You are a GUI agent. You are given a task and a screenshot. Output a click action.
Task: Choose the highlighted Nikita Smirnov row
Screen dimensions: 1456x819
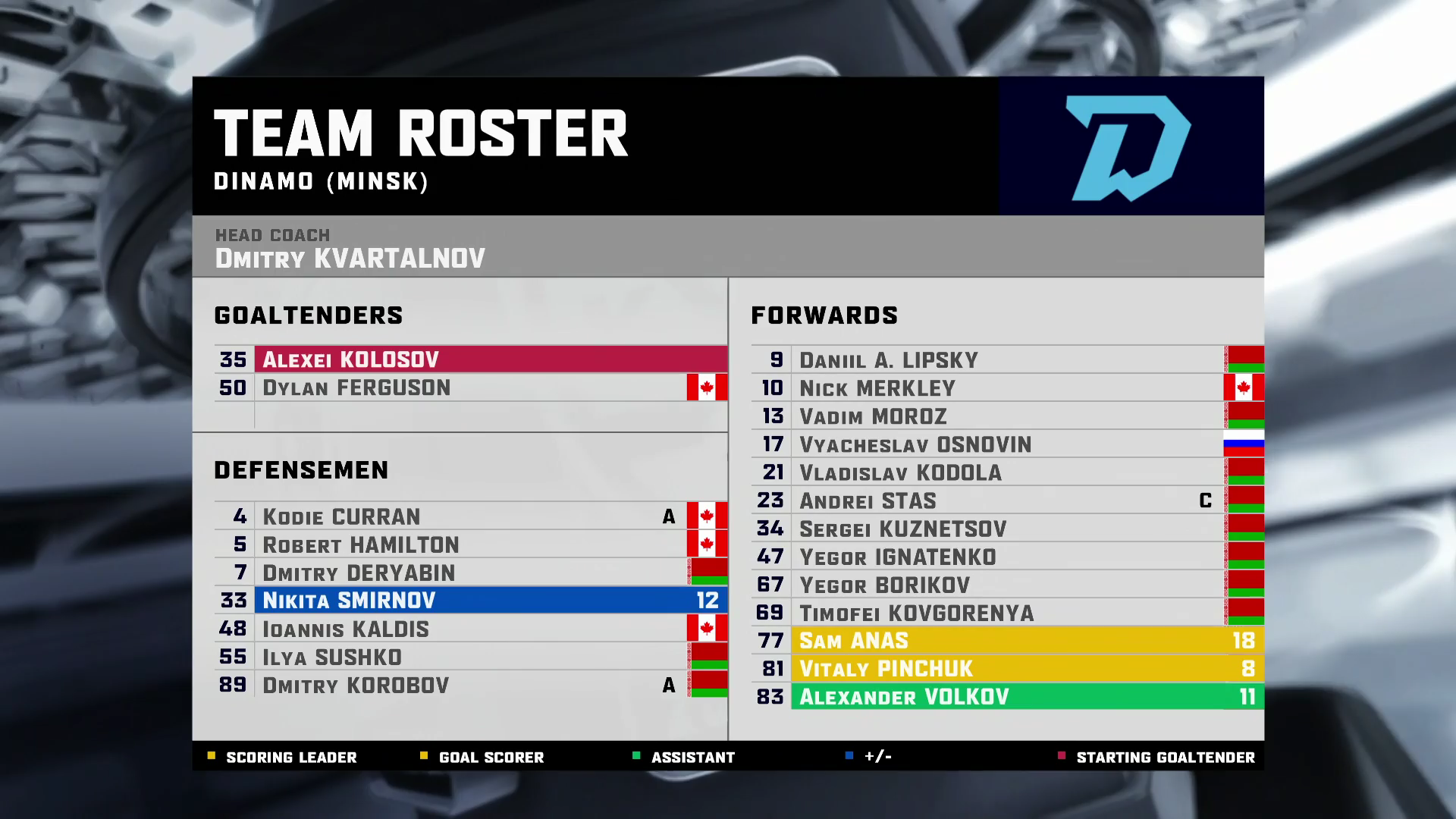point(470,601)
